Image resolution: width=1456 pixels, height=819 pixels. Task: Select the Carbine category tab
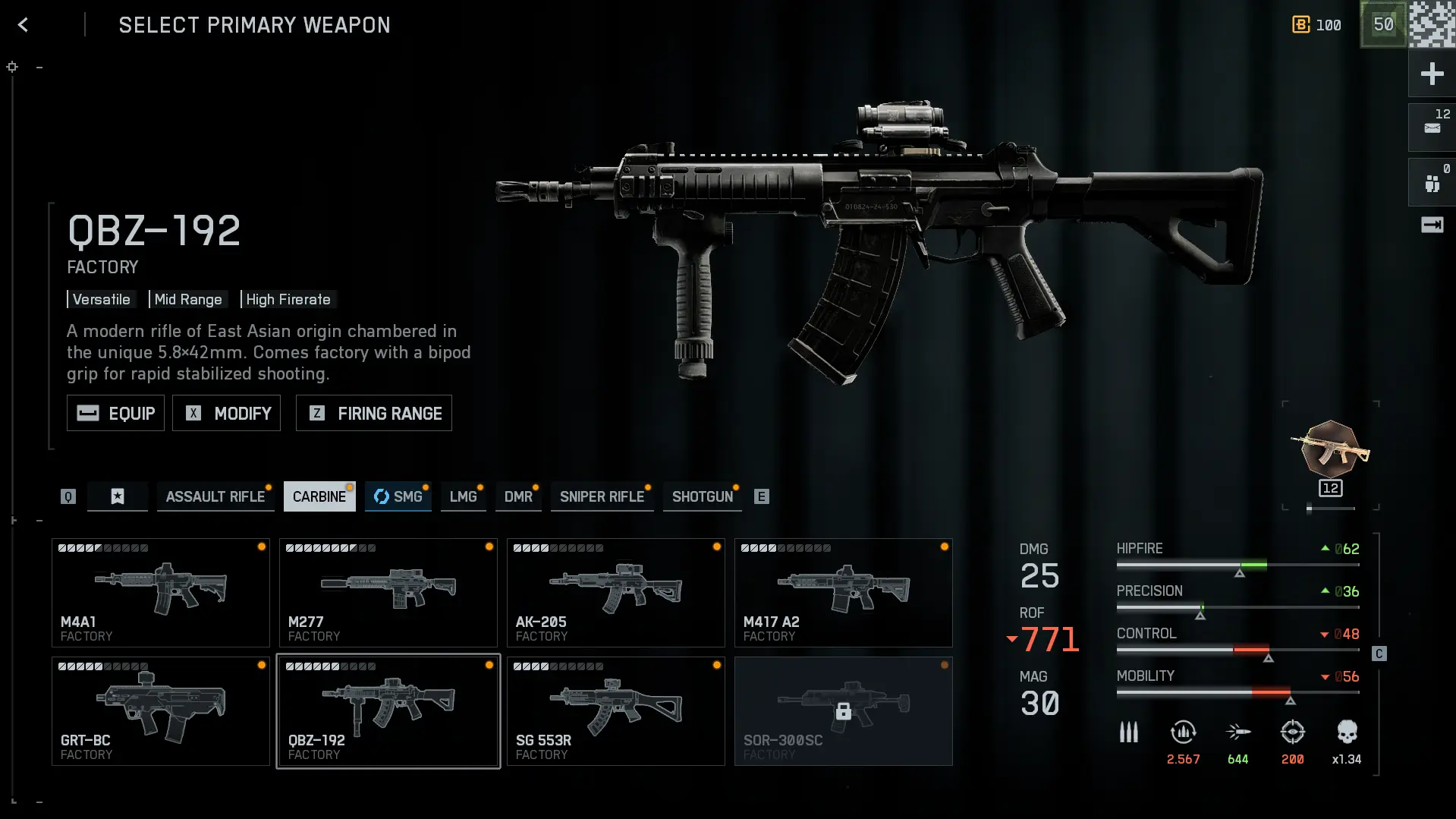click(319, 496)
